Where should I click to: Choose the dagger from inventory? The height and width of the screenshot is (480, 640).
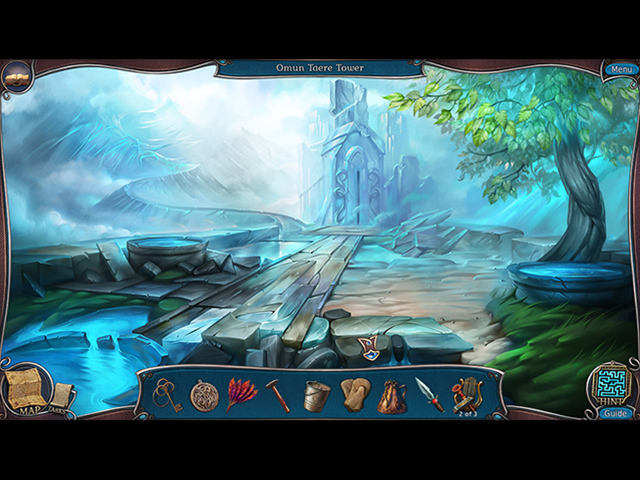point(429,395)
